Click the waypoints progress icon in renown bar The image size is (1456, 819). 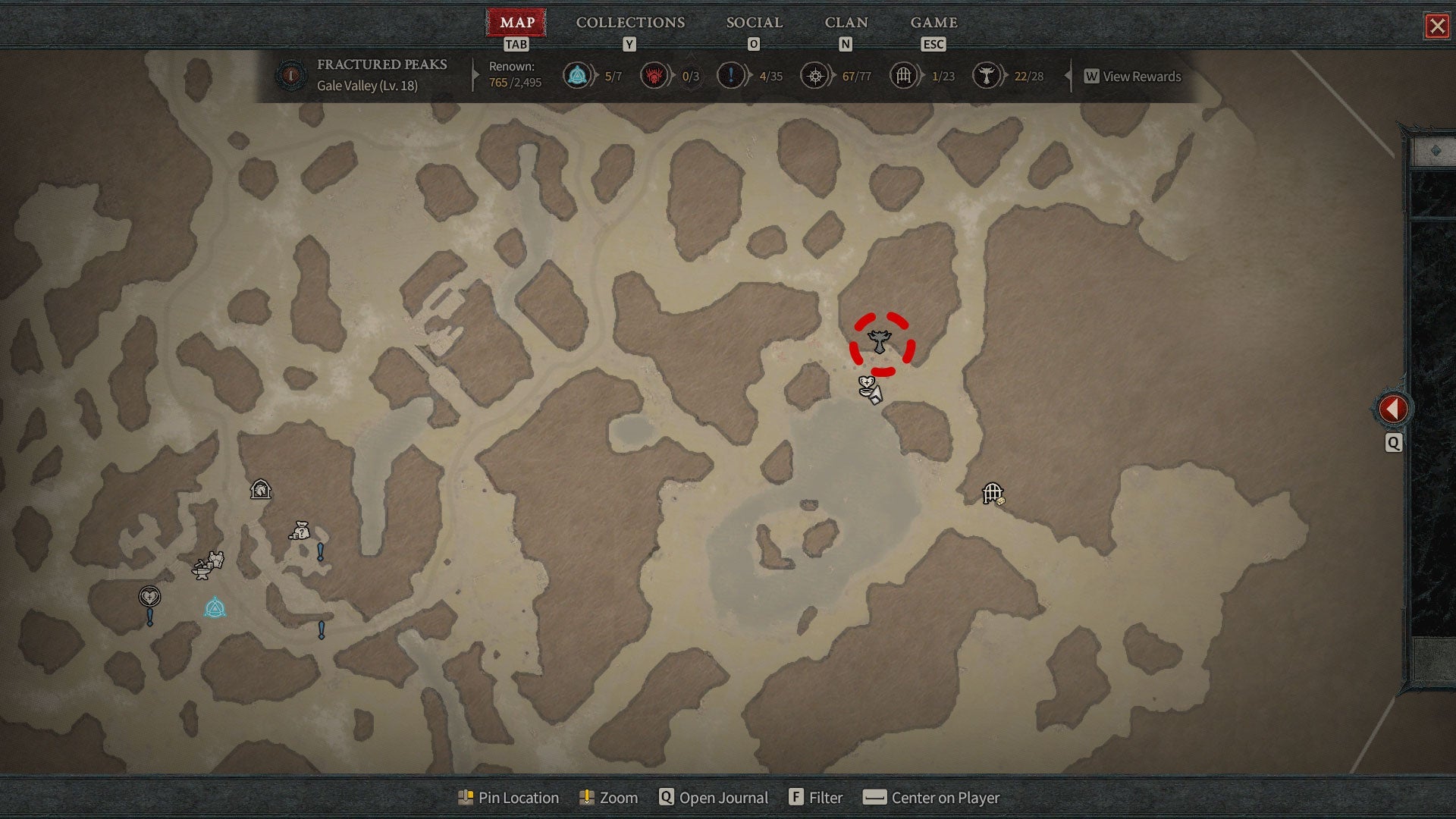coord(577,76)
